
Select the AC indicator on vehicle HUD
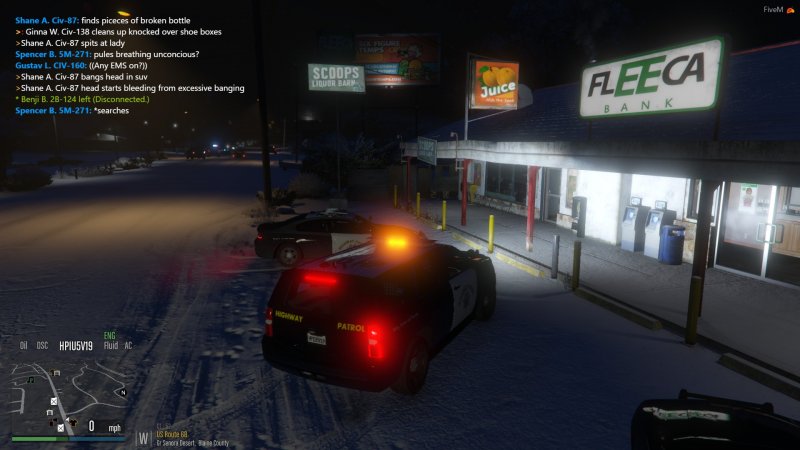(128, 346)
